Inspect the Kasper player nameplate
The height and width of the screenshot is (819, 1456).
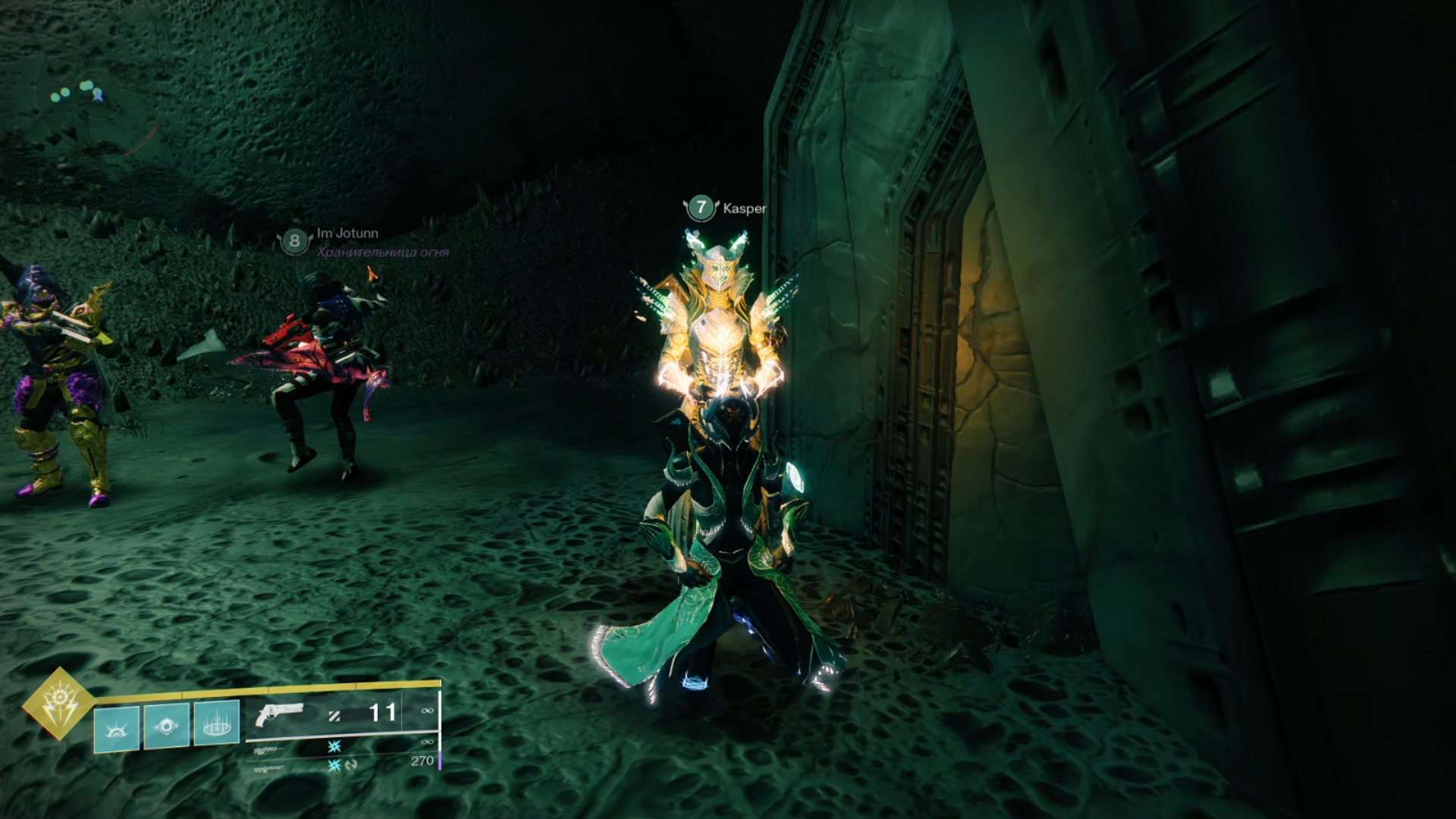click(725, 207)
